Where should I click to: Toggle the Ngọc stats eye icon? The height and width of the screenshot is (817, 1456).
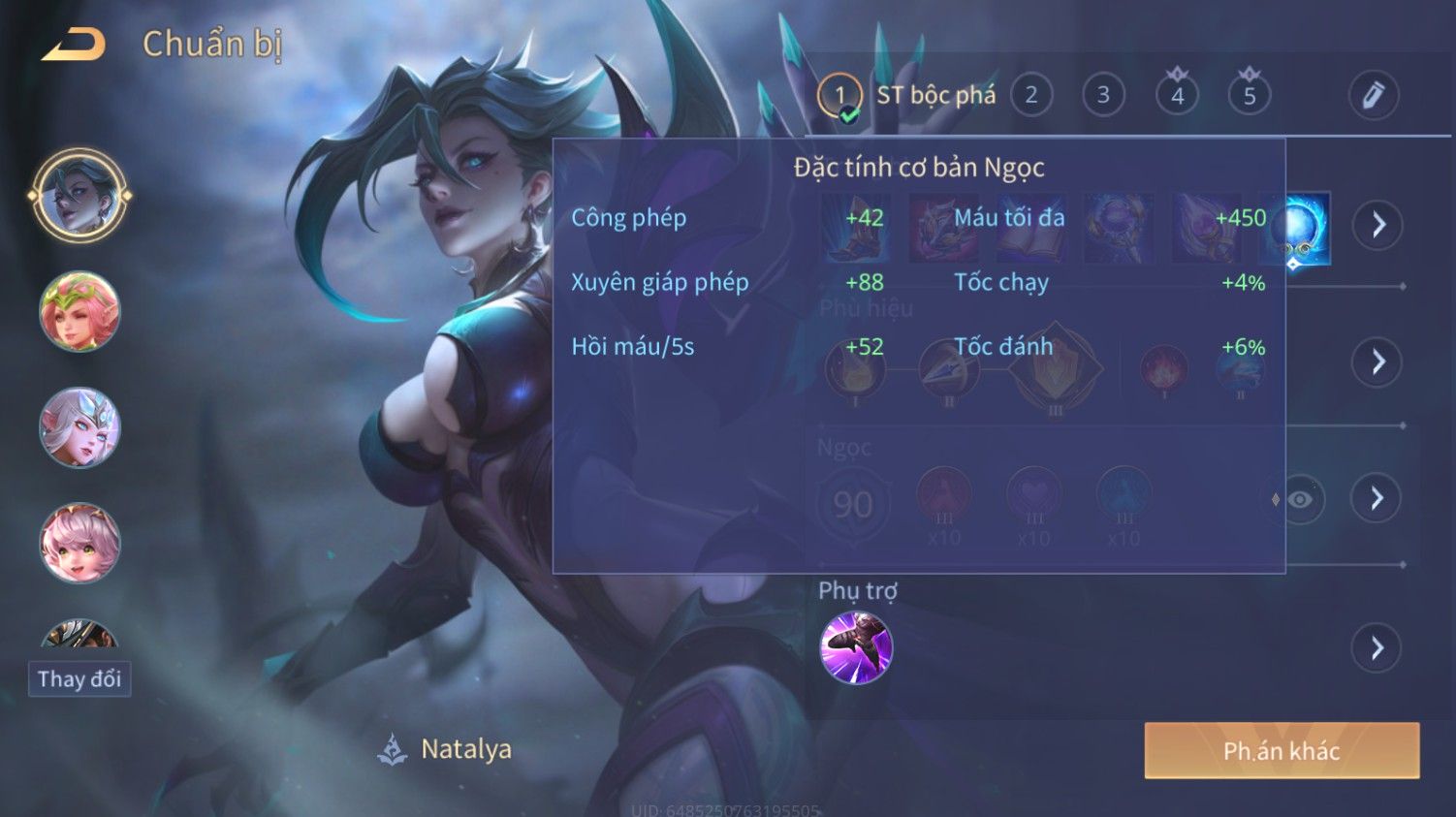coord(1300,499)
